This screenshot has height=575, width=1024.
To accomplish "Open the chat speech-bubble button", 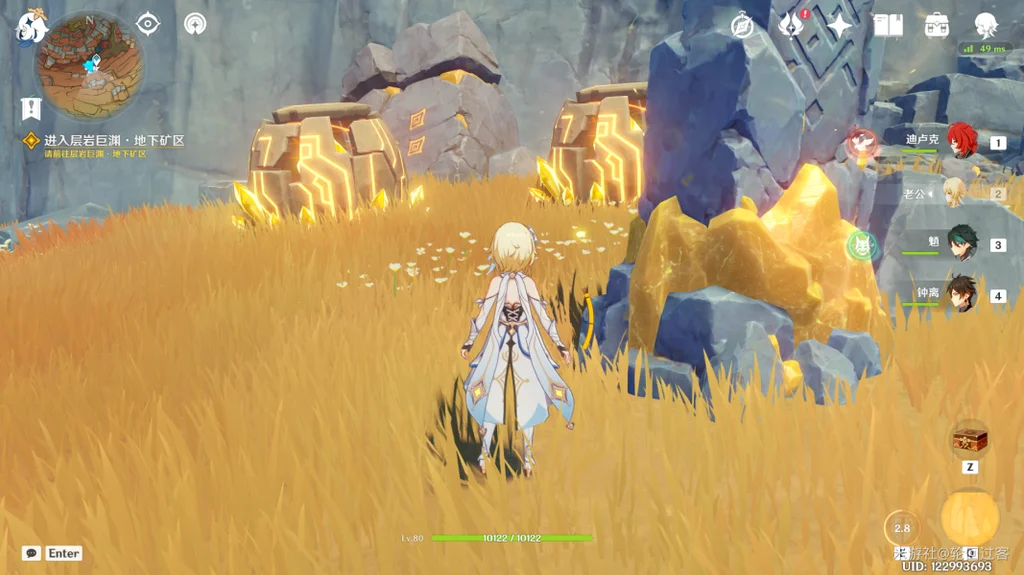I will [32, 553].
